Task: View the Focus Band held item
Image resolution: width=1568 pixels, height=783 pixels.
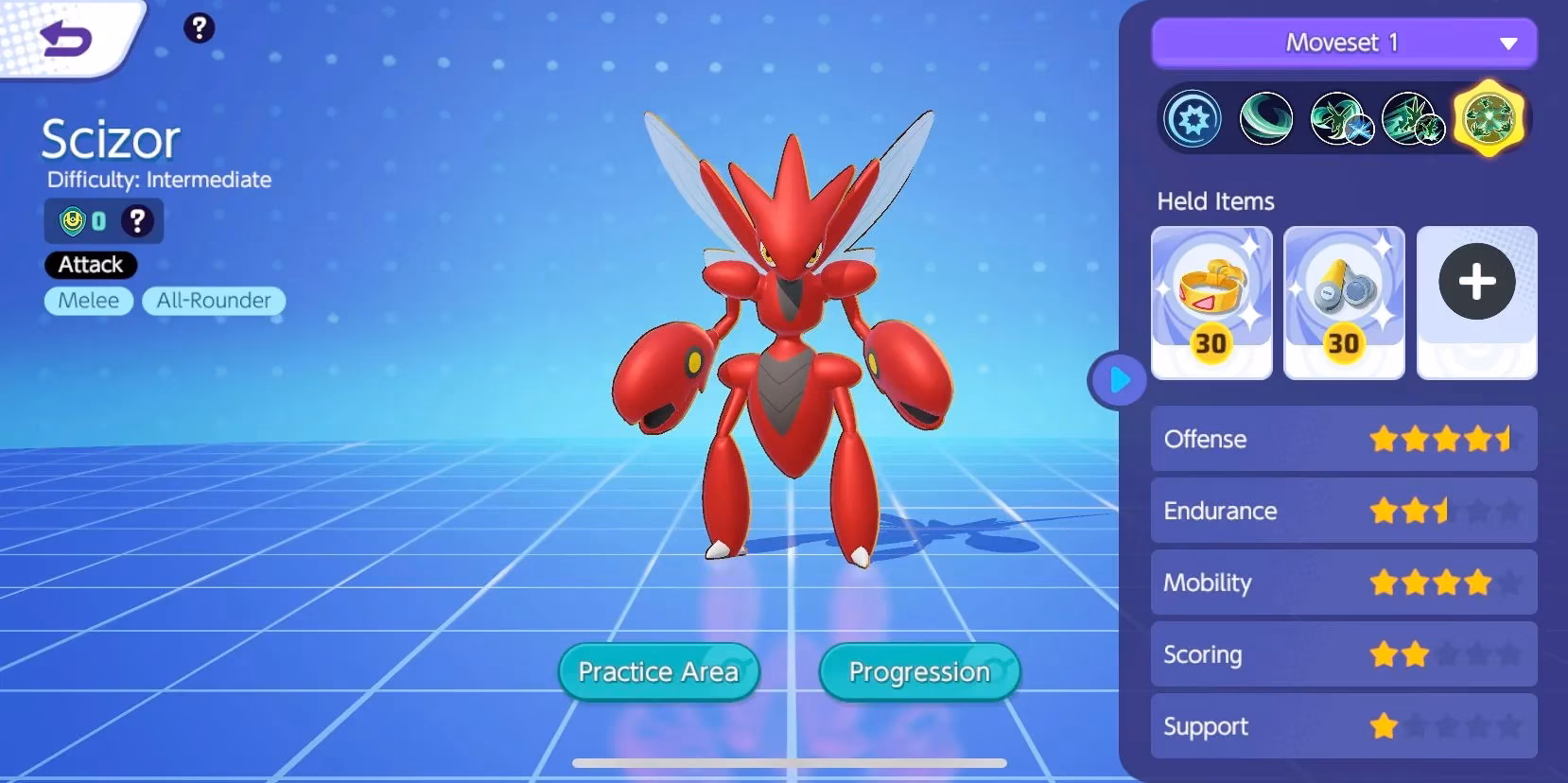Action: pos(1211,303)
